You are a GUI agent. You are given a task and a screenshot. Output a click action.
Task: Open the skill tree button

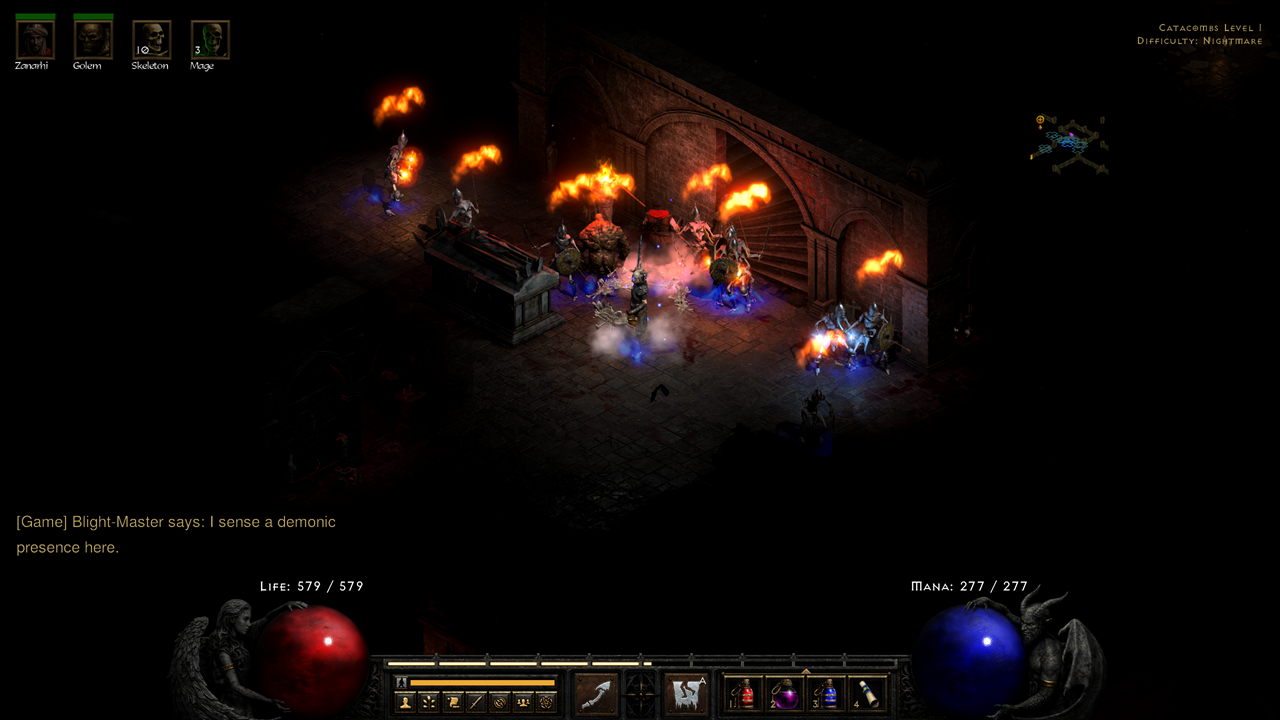[x=429, y=702]
